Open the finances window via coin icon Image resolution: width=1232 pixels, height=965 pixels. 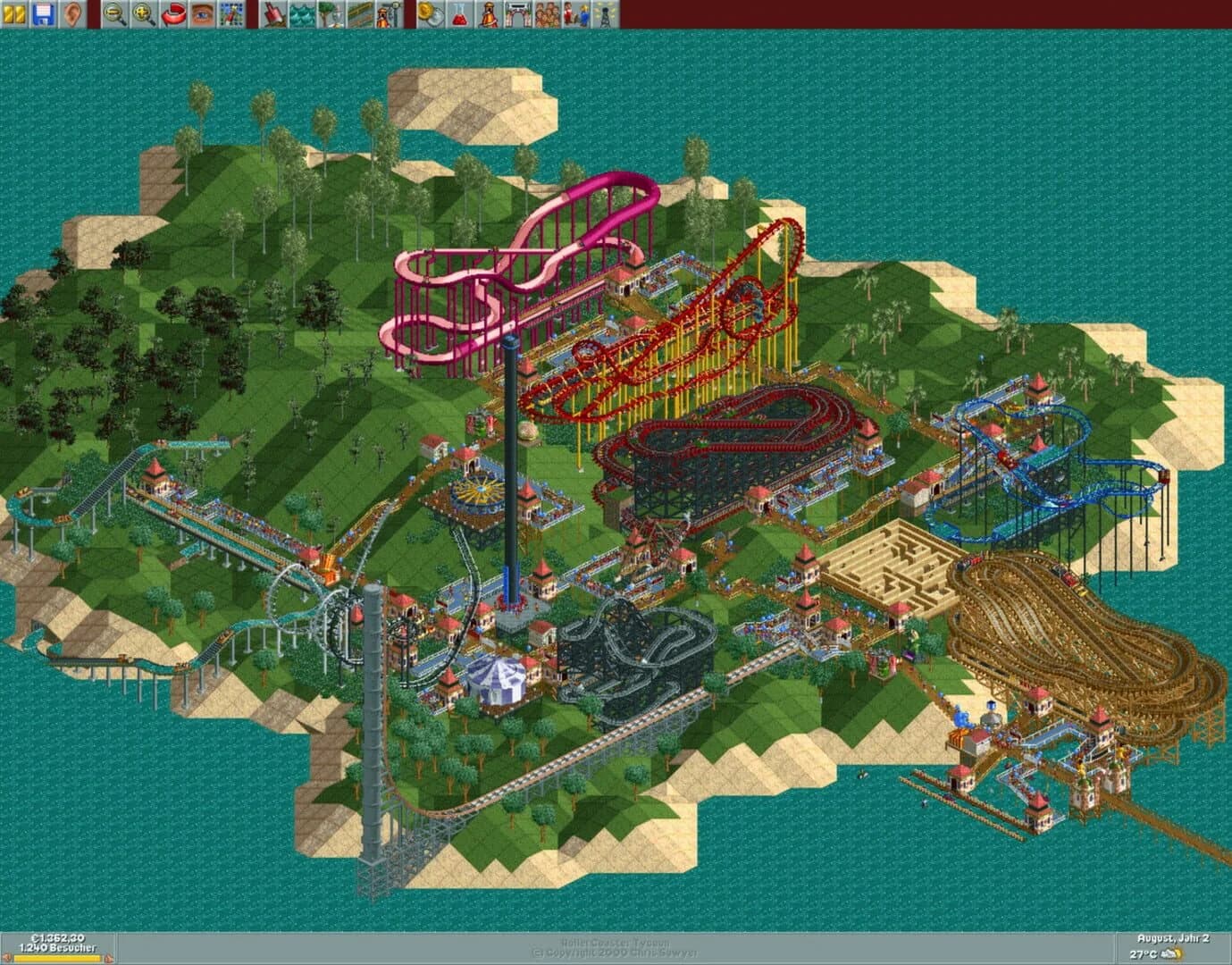[x=428, y=13]
